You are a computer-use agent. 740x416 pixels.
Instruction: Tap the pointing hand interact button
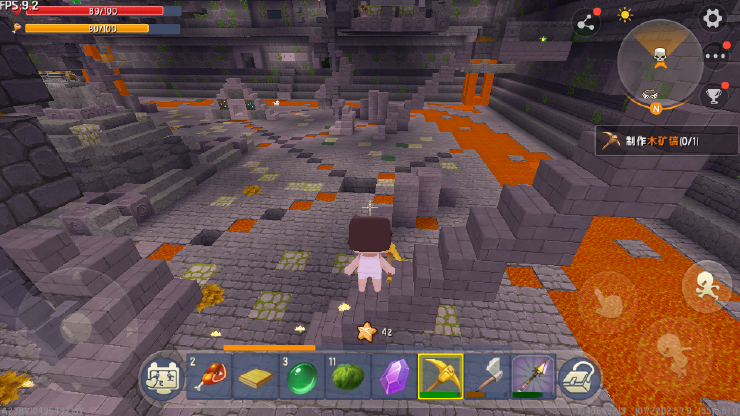point(608,299)
